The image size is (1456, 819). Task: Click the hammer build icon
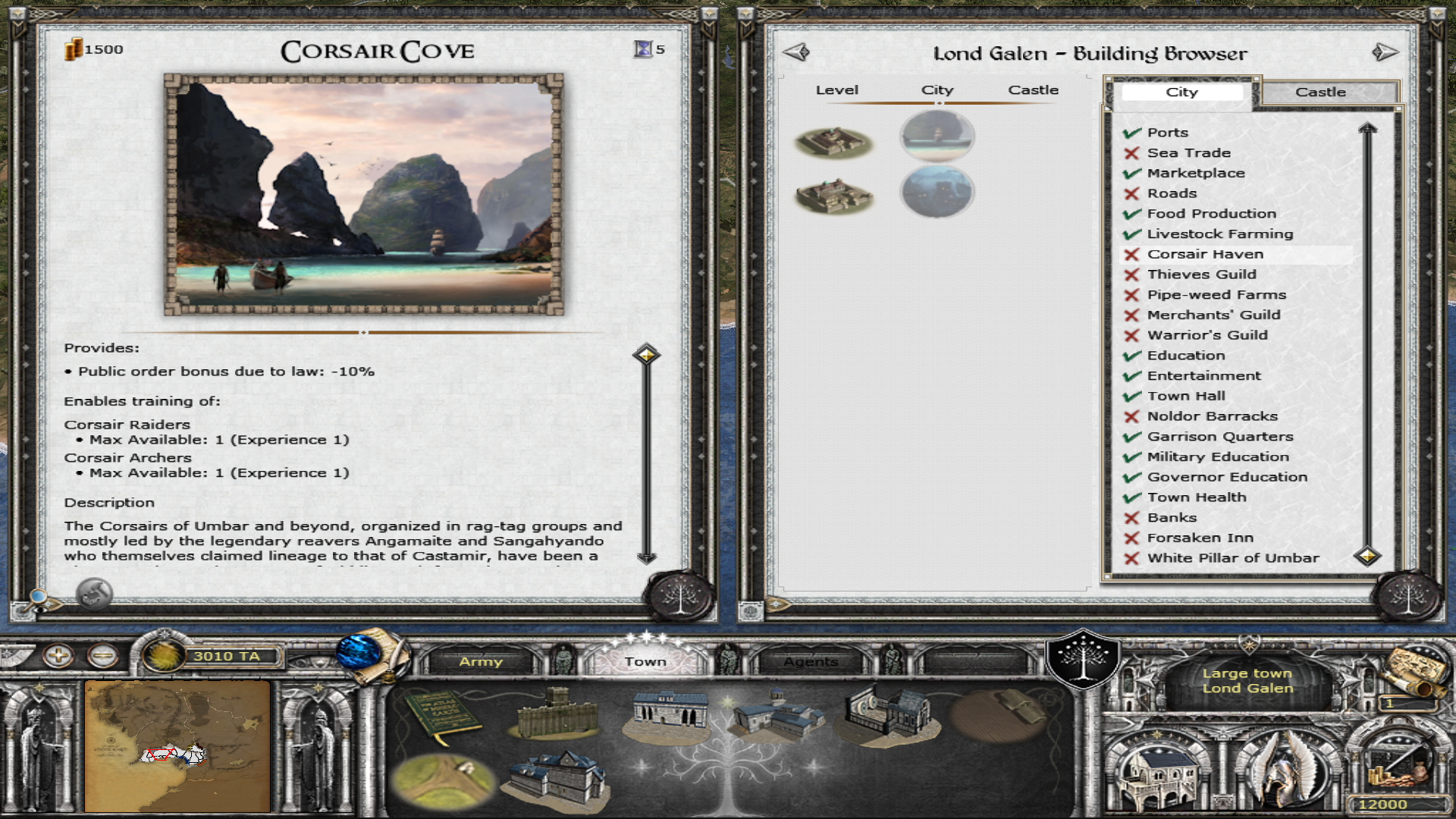tap(94, 593)
